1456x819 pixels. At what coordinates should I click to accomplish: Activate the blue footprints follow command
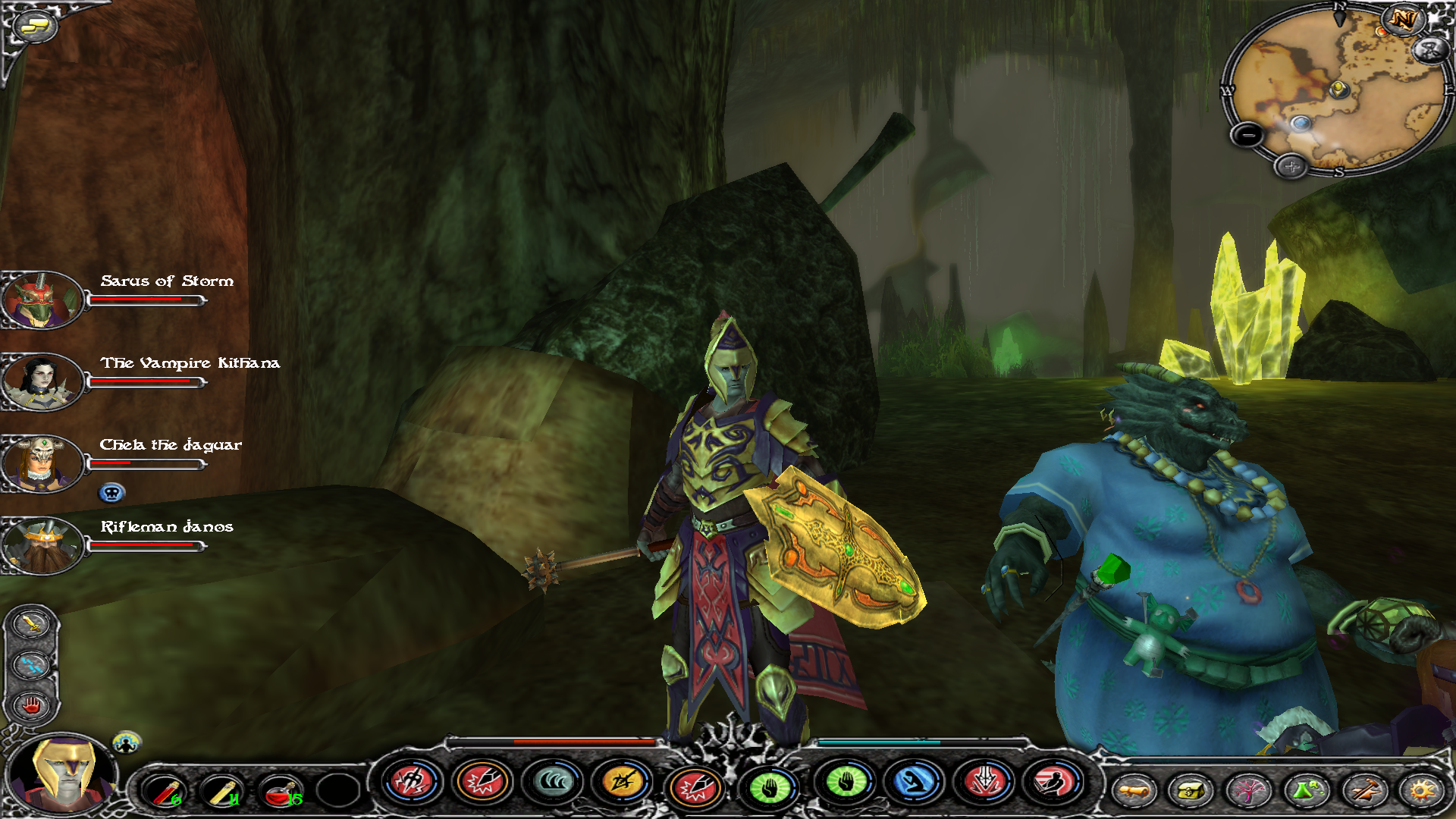click(31, 665)
